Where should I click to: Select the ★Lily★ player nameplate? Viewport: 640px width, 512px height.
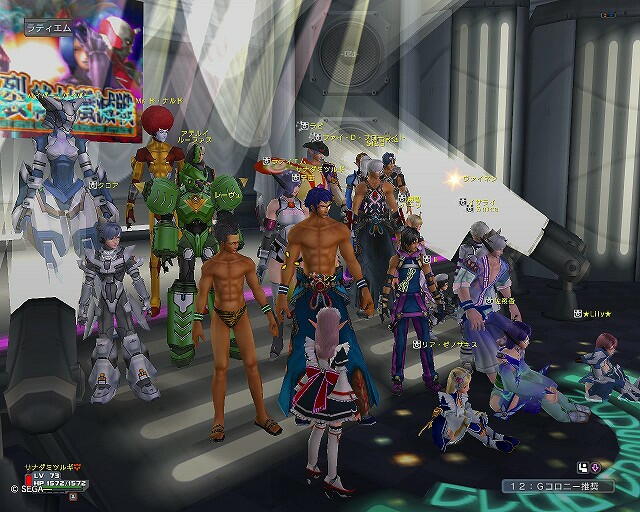[597, 314]
